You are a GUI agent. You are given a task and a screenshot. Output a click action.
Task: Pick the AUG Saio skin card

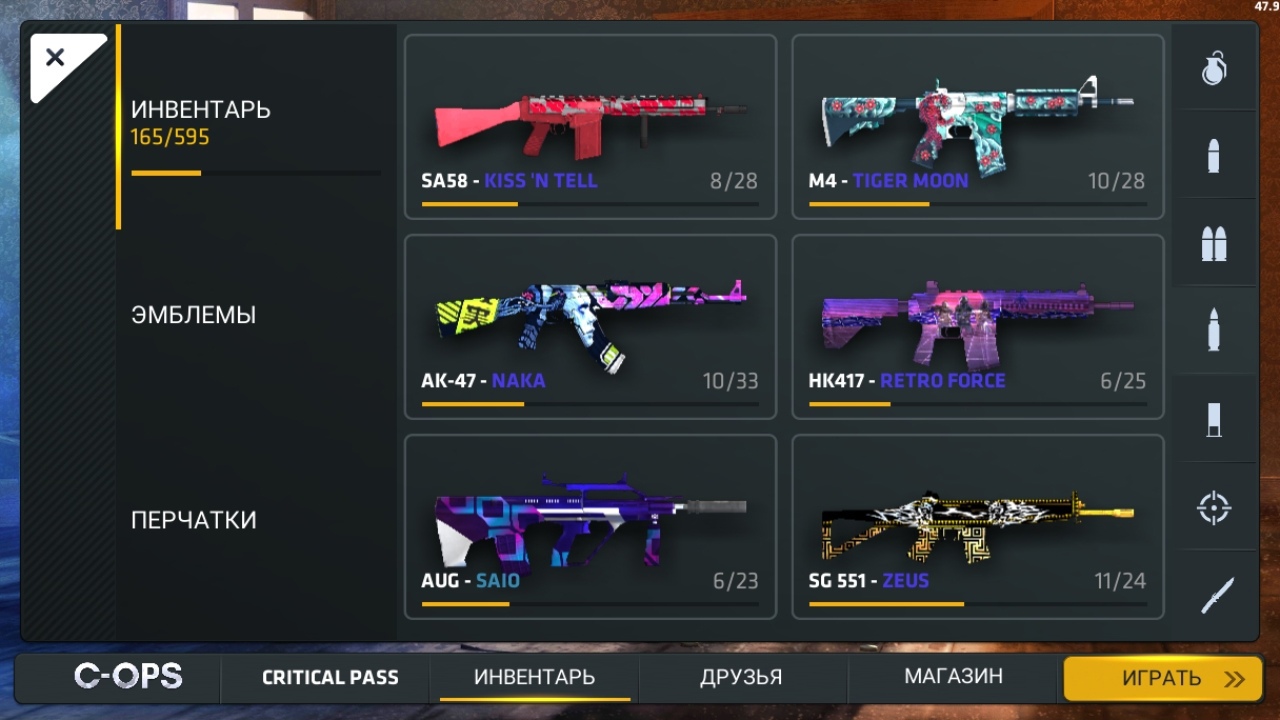[x=590, y=527]
